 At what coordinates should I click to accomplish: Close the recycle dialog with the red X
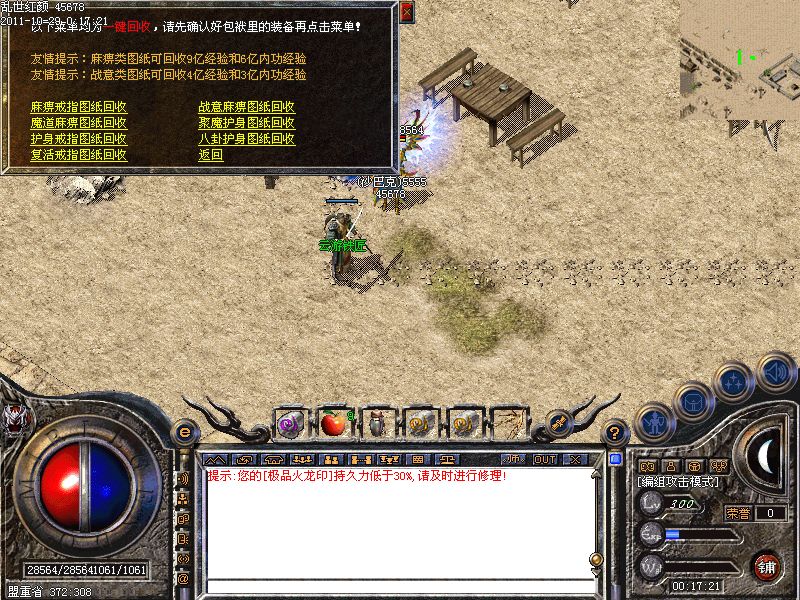tap(406, 12)
